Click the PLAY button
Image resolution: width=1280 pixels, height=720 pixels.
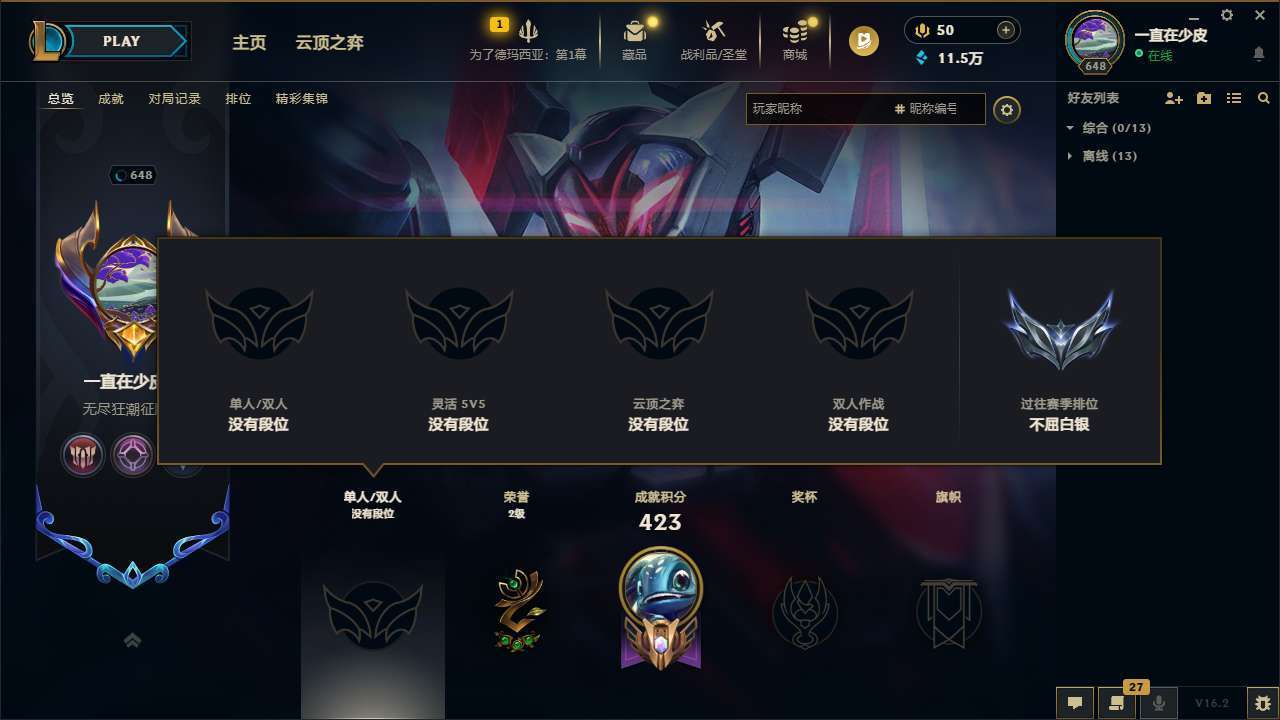click(x=122, y=41)
